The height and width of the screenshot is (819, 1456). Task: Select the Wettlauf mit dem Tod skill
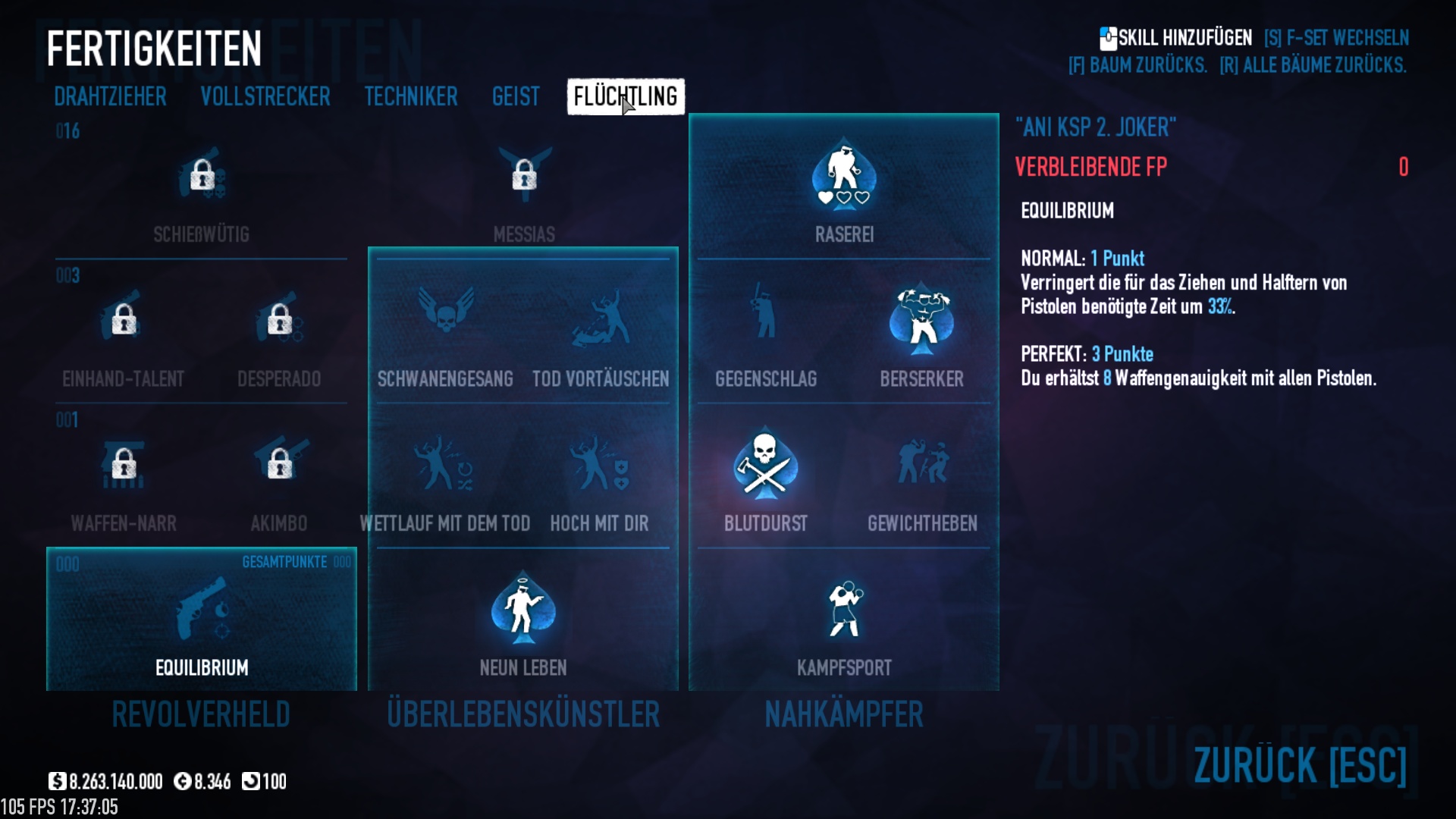click(445, 464)
